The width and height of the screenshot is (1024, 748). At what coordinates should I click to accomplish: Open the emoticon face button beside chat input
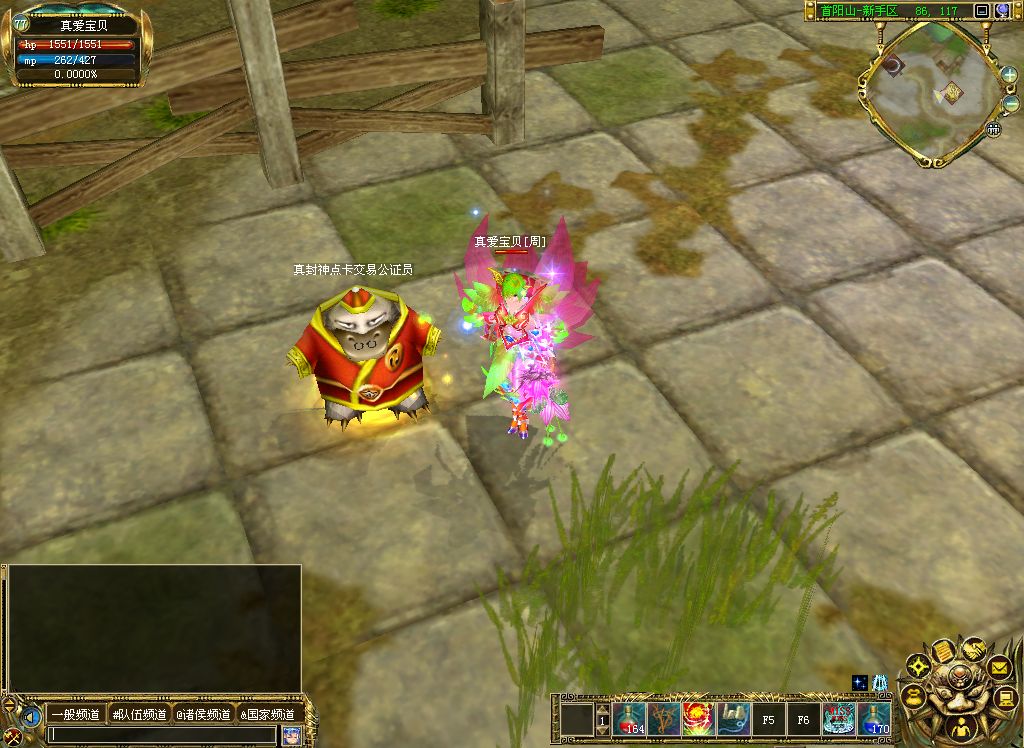pyautogui.click(x=291, y=735)
